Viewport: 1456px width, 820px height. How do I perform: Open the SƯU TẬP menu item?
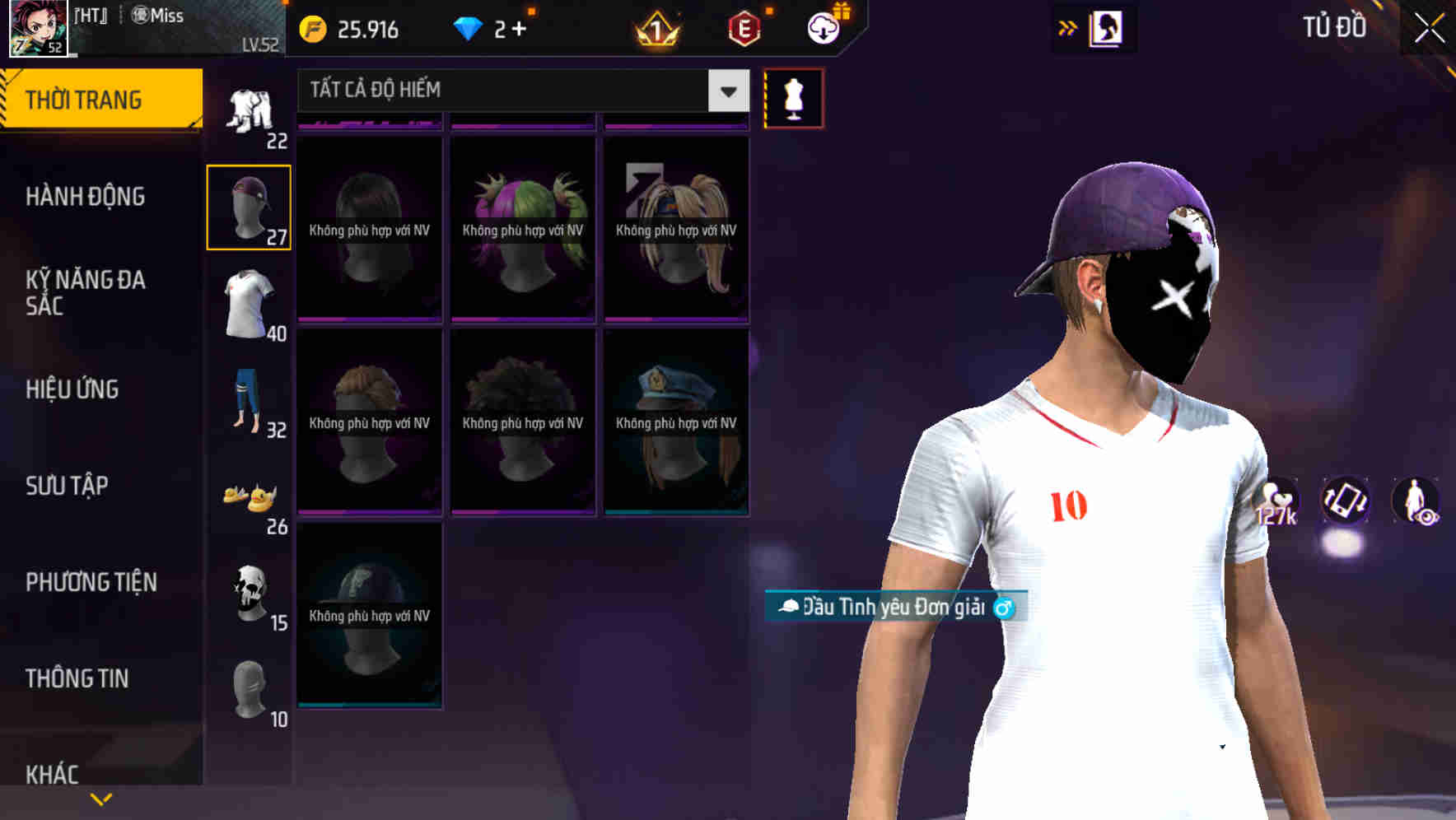pos(66,487)
